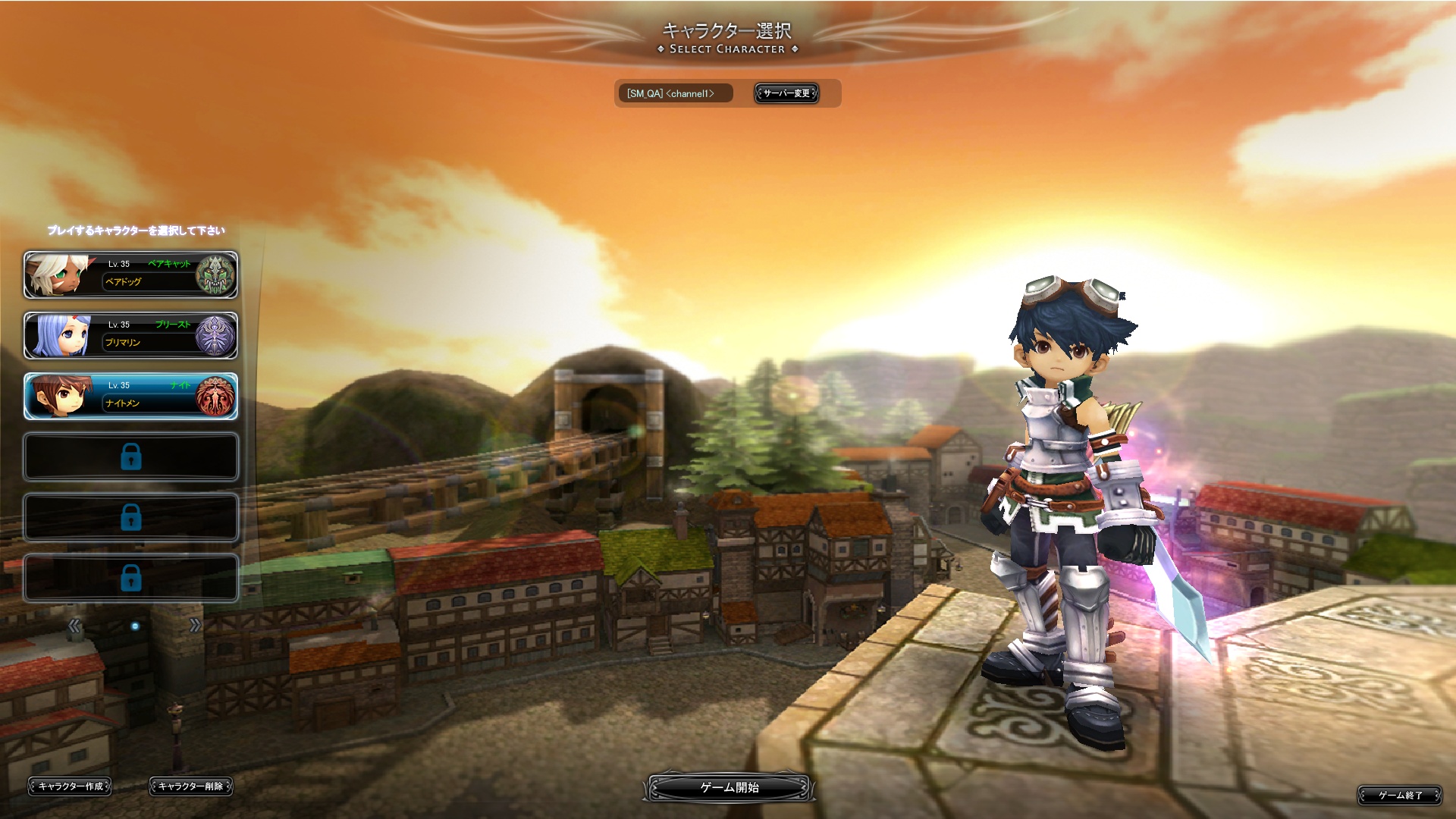Go to next character page arrow
Viewport: 1456px width, 819px height.
tap(195, 626)
